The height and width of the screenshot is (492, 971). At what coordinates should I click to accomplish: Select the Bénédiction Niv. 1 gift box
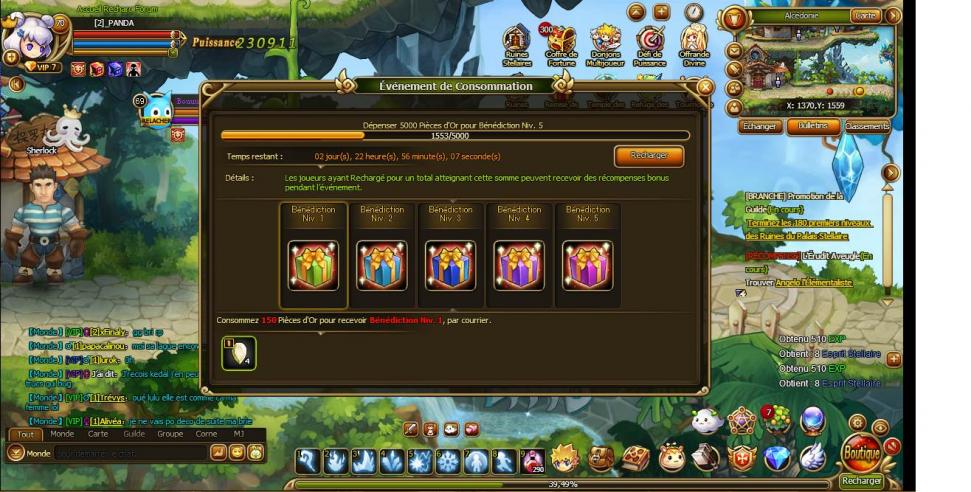point(313,264)
